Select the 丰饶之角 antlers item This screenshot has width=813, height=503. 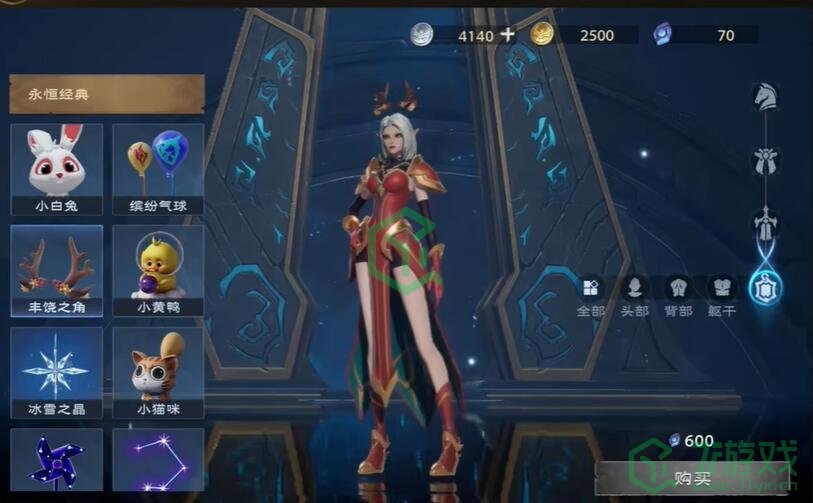[x=56, y=270]
